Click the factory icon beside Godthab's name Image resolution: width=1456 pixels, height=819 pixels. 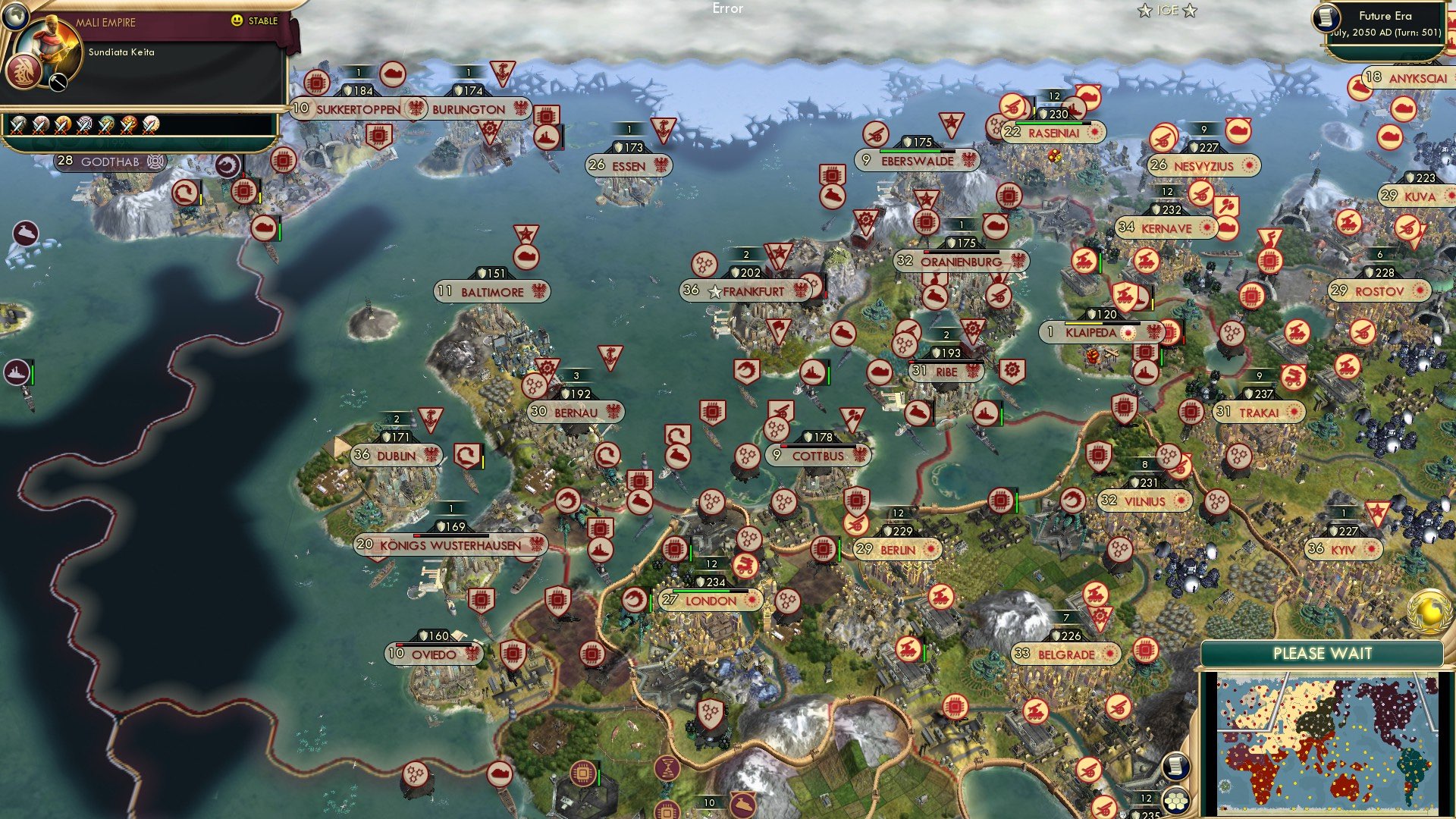click(155, 162)
